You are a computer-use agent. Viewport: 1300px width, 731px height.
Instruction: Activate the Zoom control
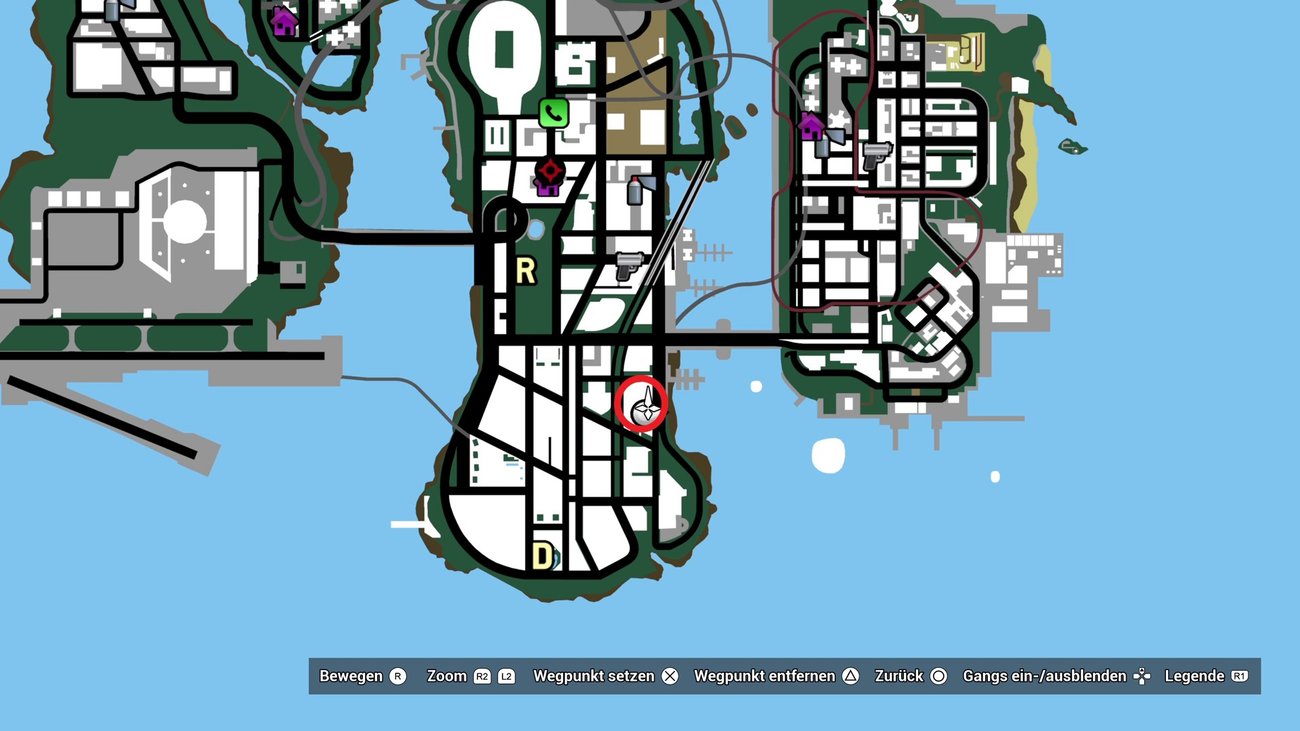coord(449,676)
